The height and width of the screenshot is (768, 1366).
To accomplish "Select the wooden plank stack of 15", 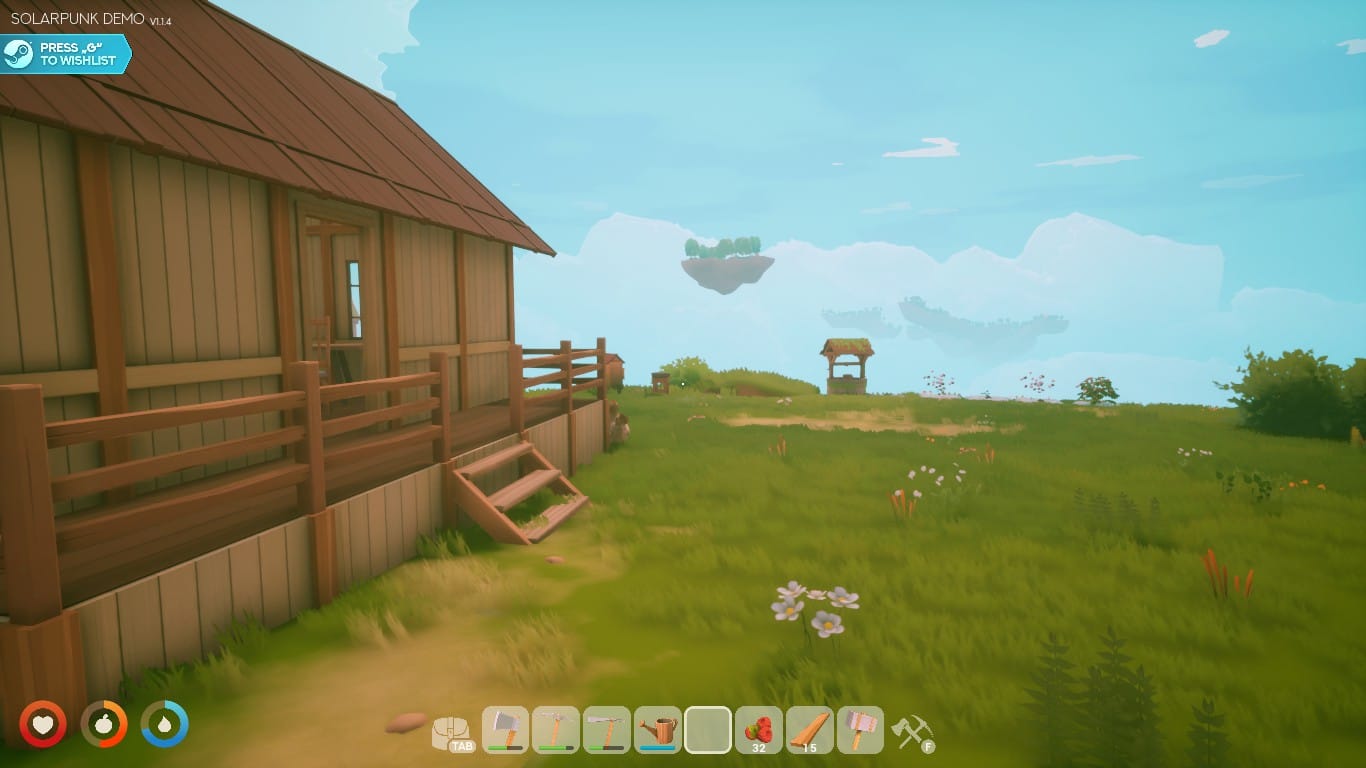I will [x=809, y=729].
